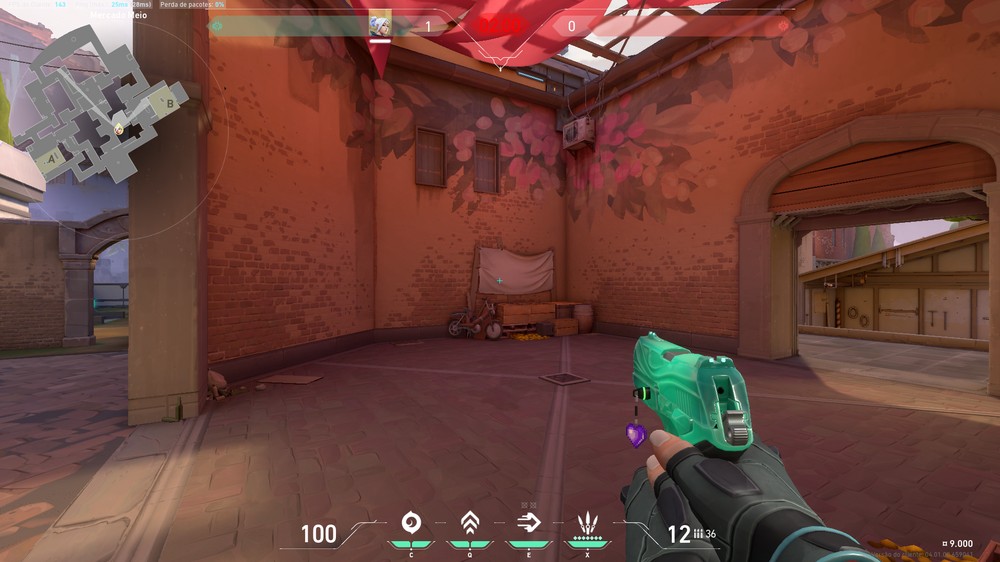This screenshot has height=562, width=1000.
Task: Select the B site marker on minimap
Action: pos(170,102)
